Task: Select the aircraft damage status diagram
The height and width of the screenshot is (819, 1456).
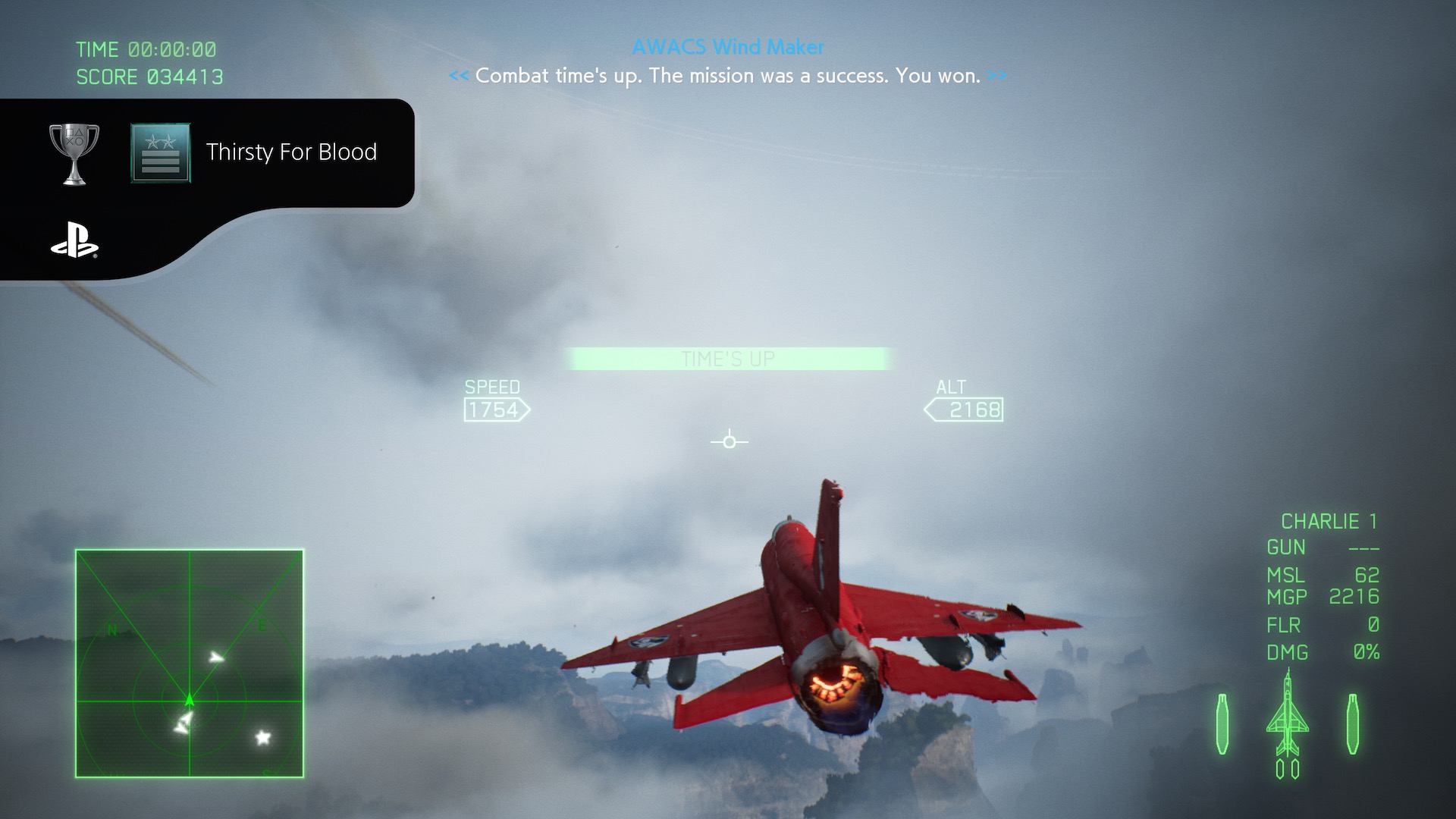Action: (x=1287, y=724)
